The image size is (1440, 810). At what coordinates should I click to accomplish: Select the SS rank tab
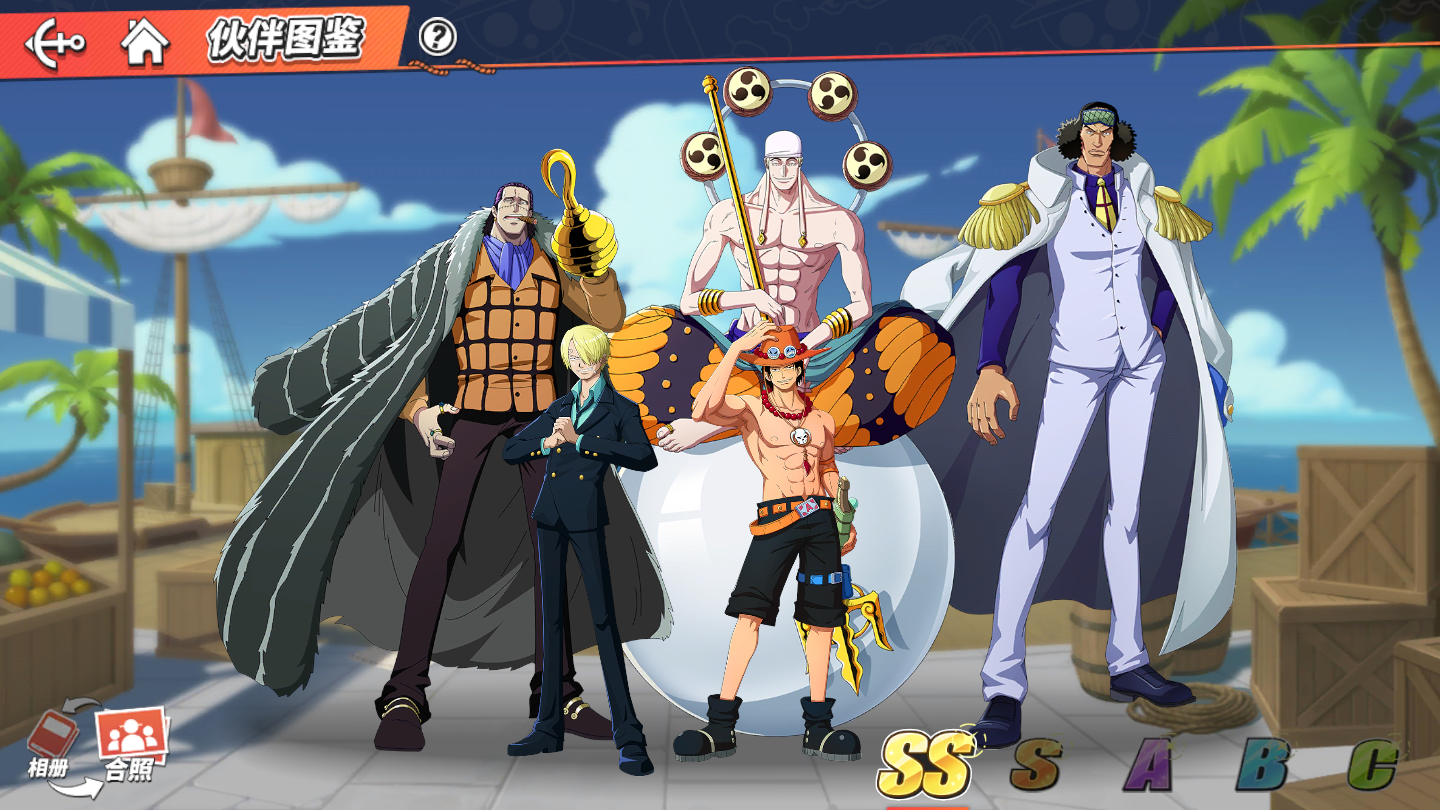pyautogui.click(x=926, y=765)
